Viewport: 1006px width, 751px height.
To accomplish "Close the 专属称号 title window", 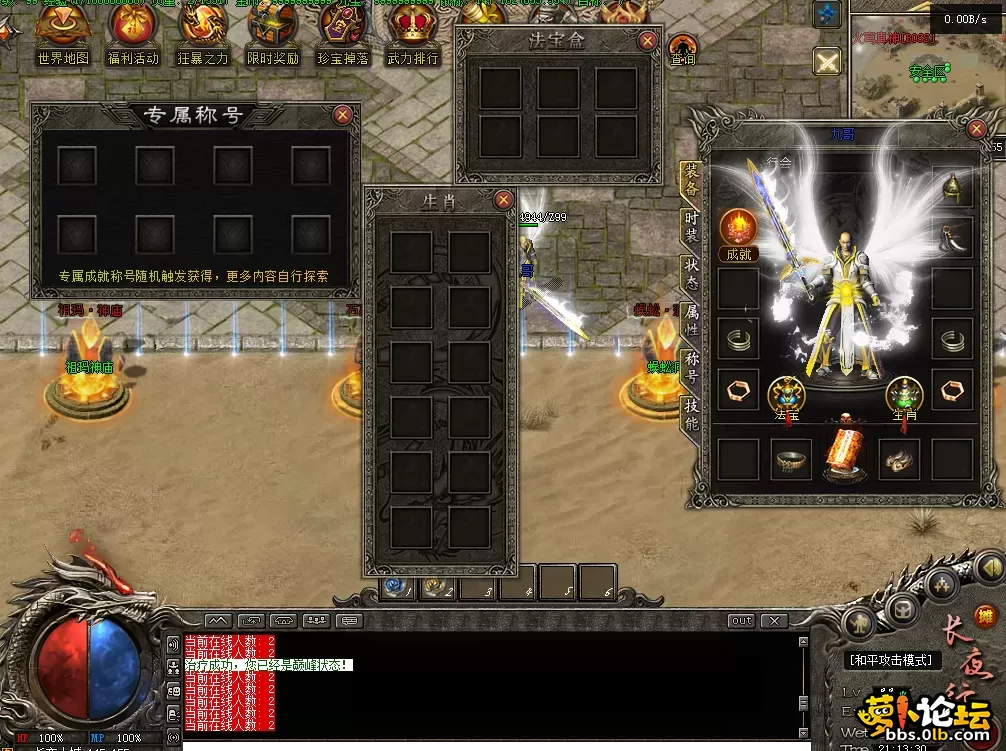I will click(x=343, y=115).
